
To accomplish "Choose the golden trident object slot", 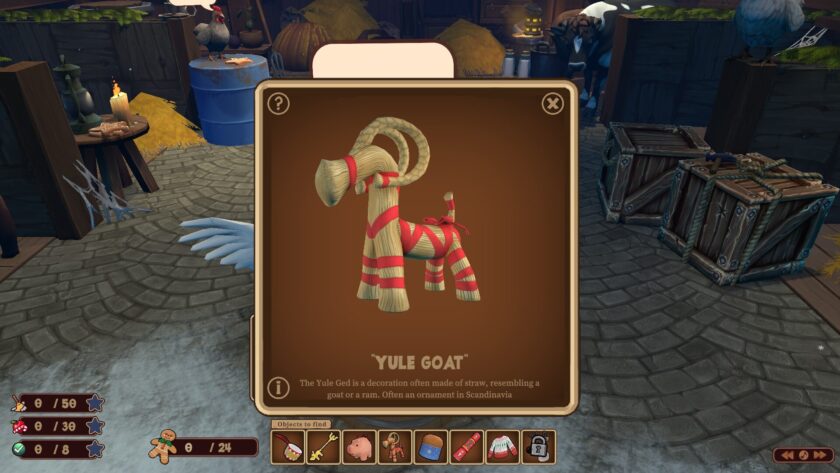I will pos(323,447).
